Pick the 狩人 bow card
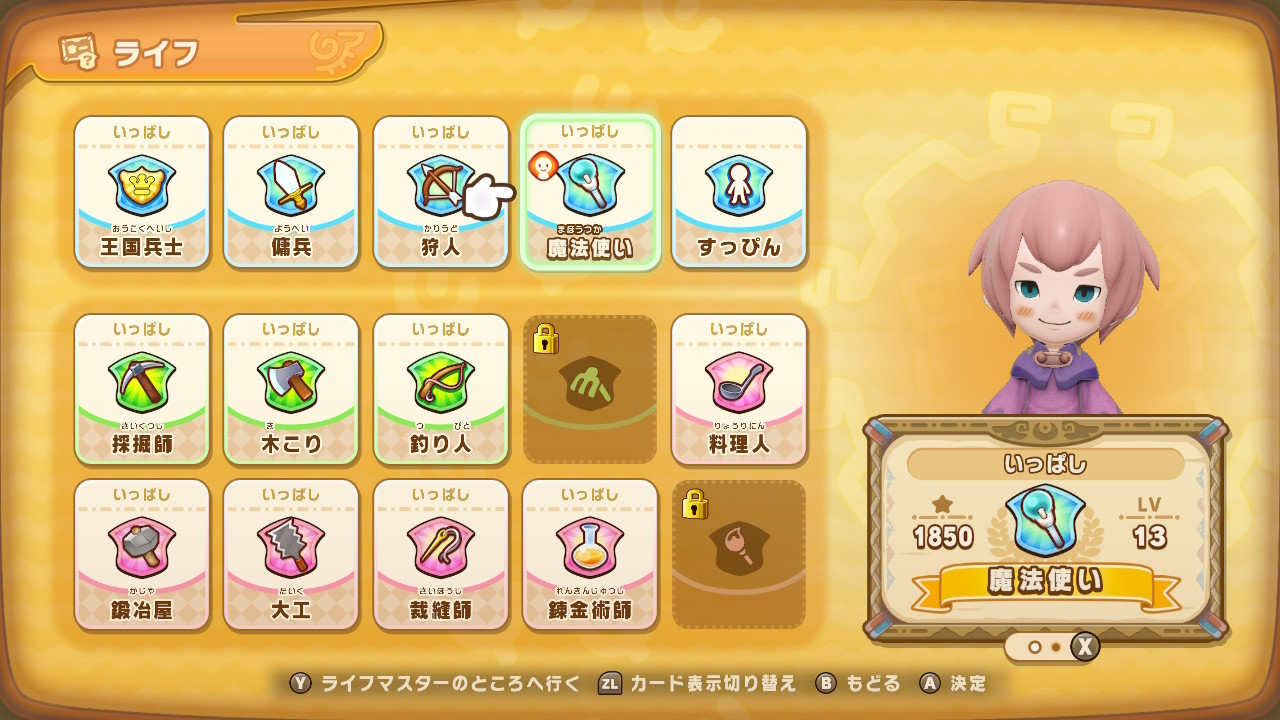This screenshot has width=1280, height=720. pos(441,192)
